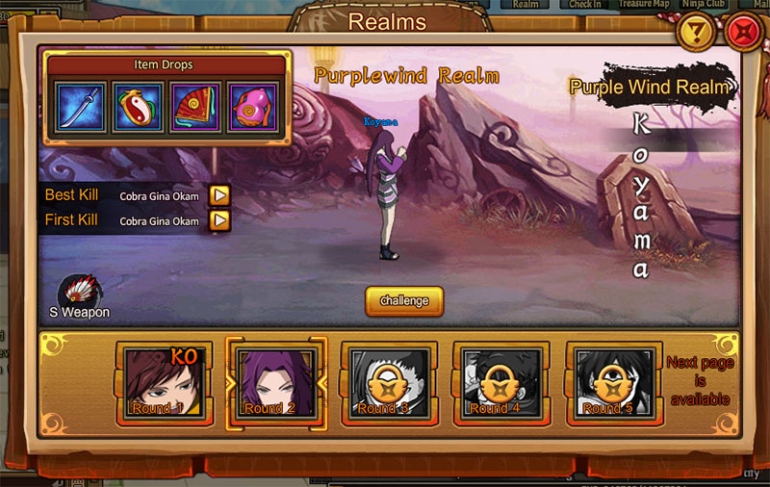Select the blue sword item drop

coord(80,107)
